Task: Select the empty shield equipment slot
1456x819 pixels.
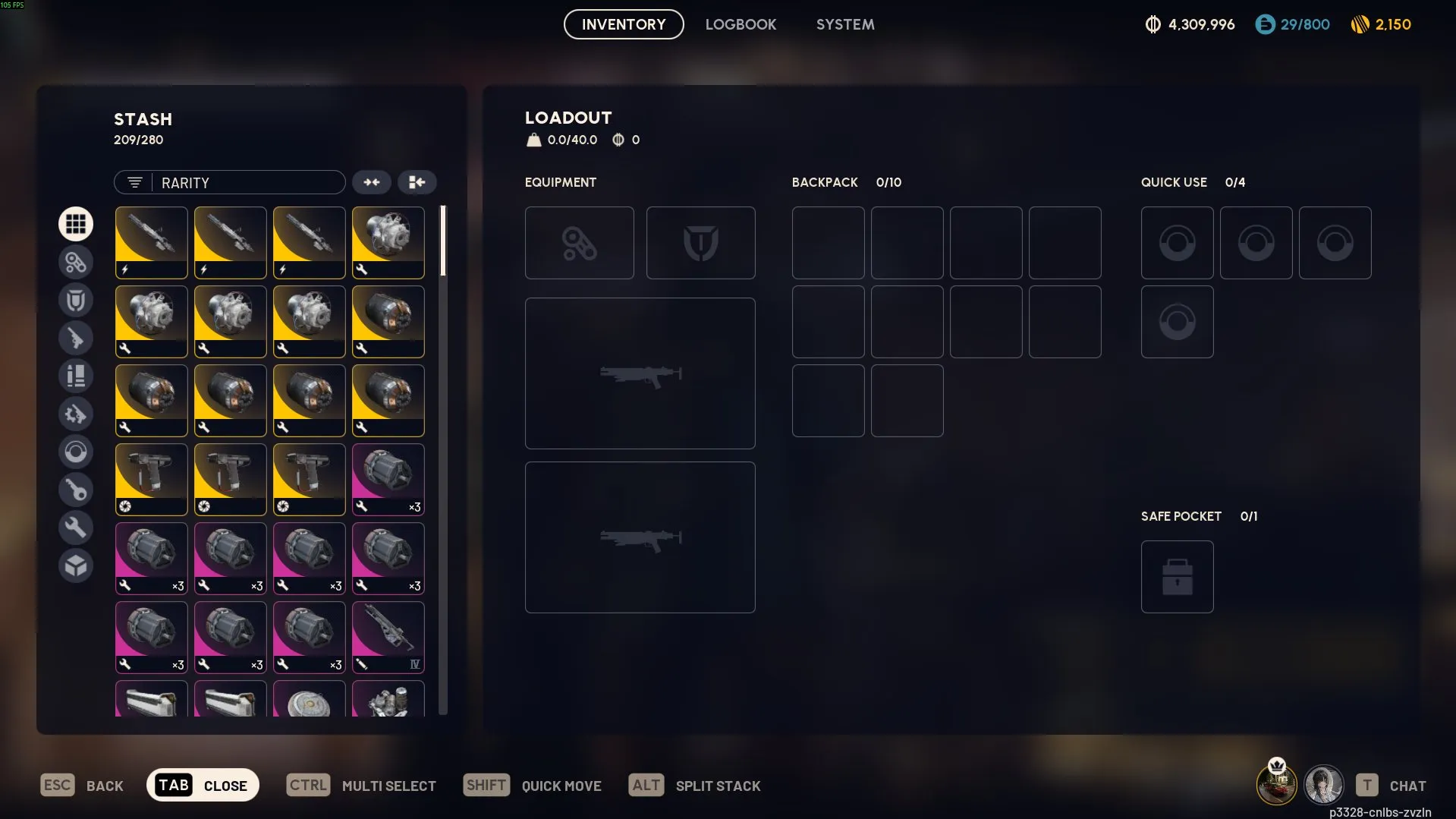Action: (x=700, y=243)
